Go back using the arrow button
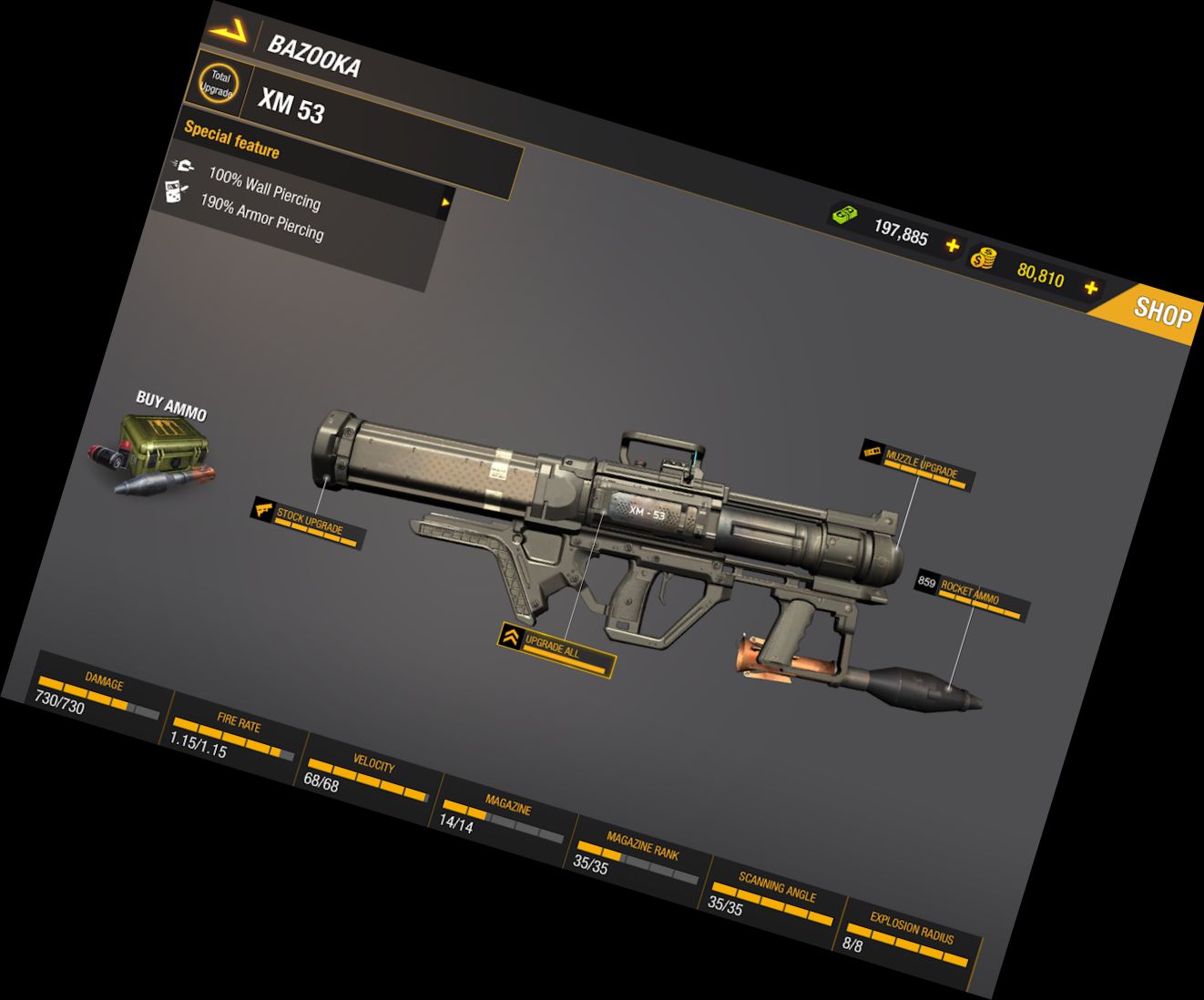This screenshot has height=1000, width=1204. click(228, 32)
